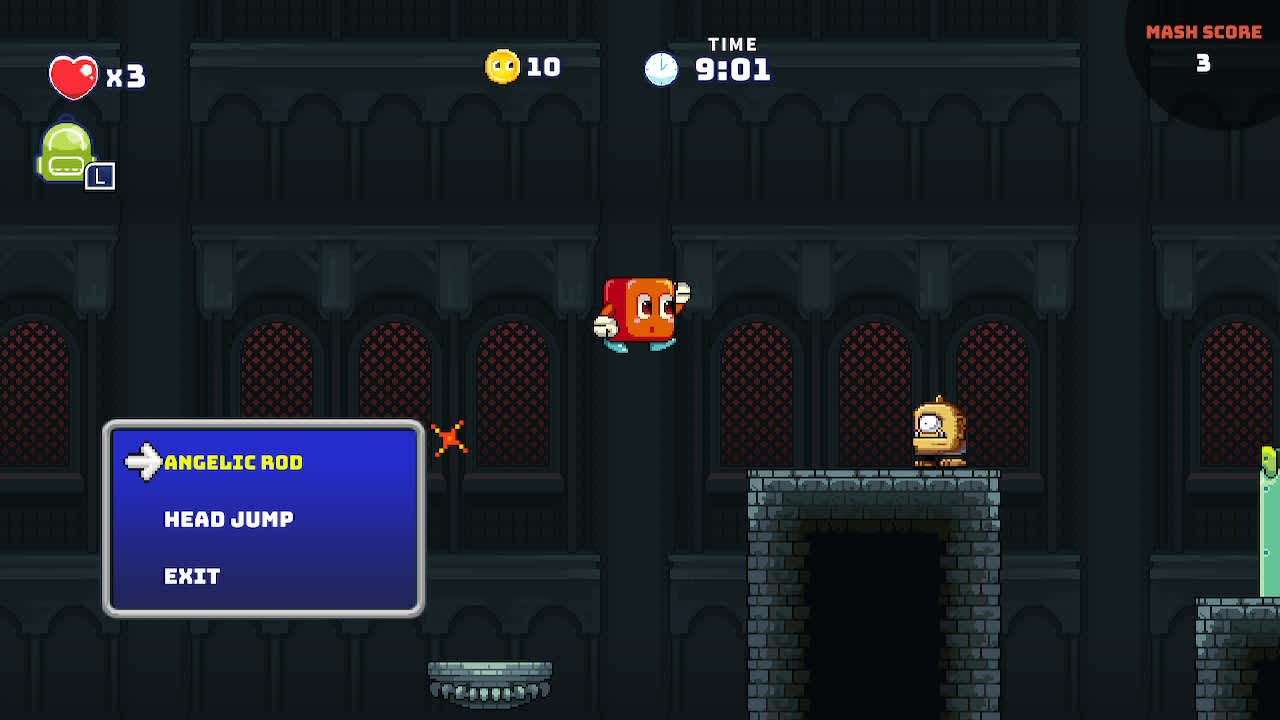This screenshot has height=720, width=1280.
Task: Click the gold coin counter icon
Action: [502, 66]
